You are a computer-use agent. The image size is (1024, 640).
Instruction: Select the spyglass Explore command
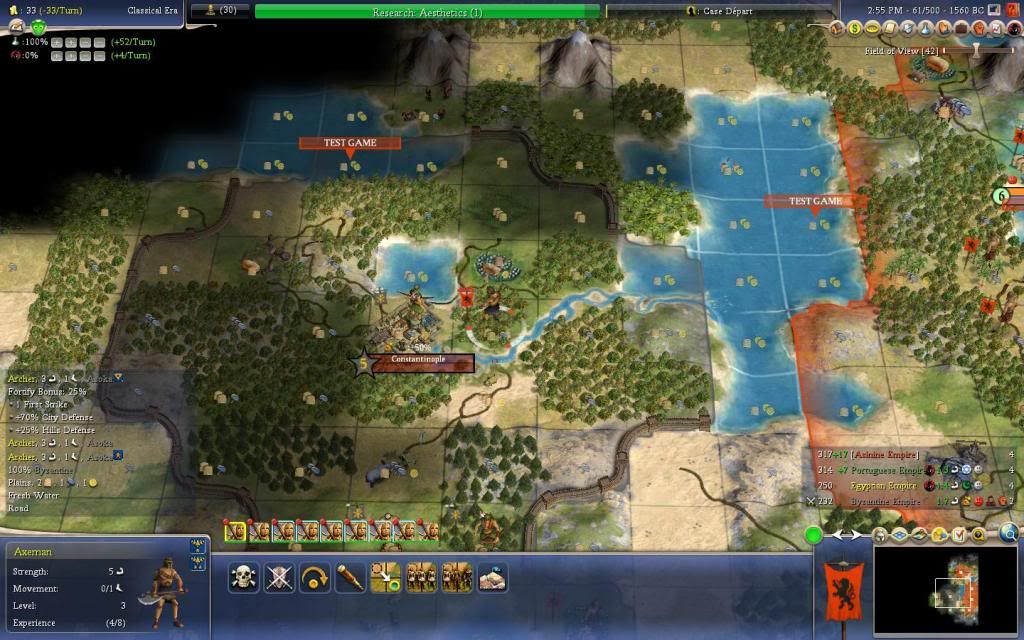(349, 578)
